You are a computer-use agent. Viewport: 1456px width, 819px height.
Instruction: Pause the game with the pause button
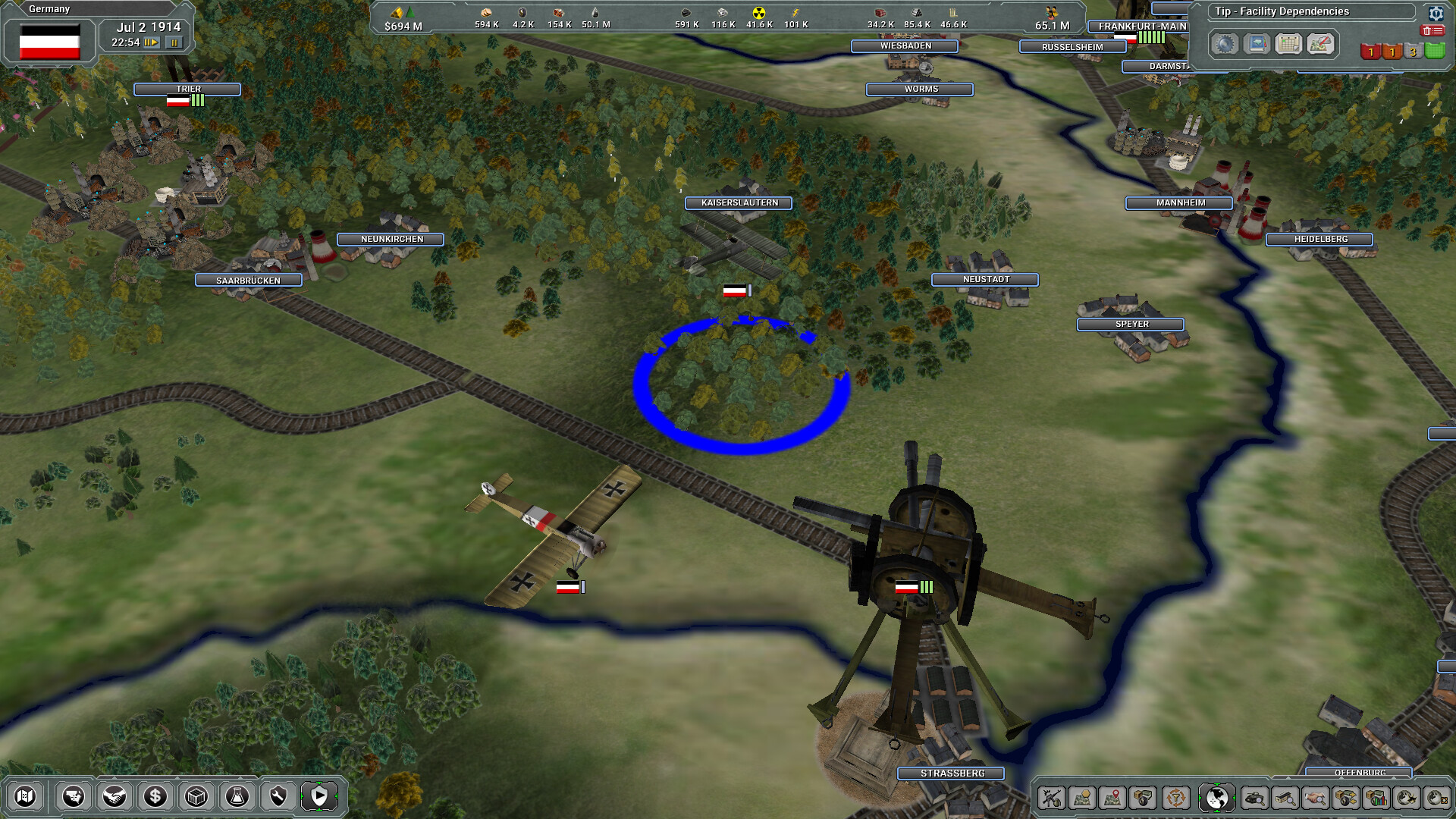tap(176, 42)
